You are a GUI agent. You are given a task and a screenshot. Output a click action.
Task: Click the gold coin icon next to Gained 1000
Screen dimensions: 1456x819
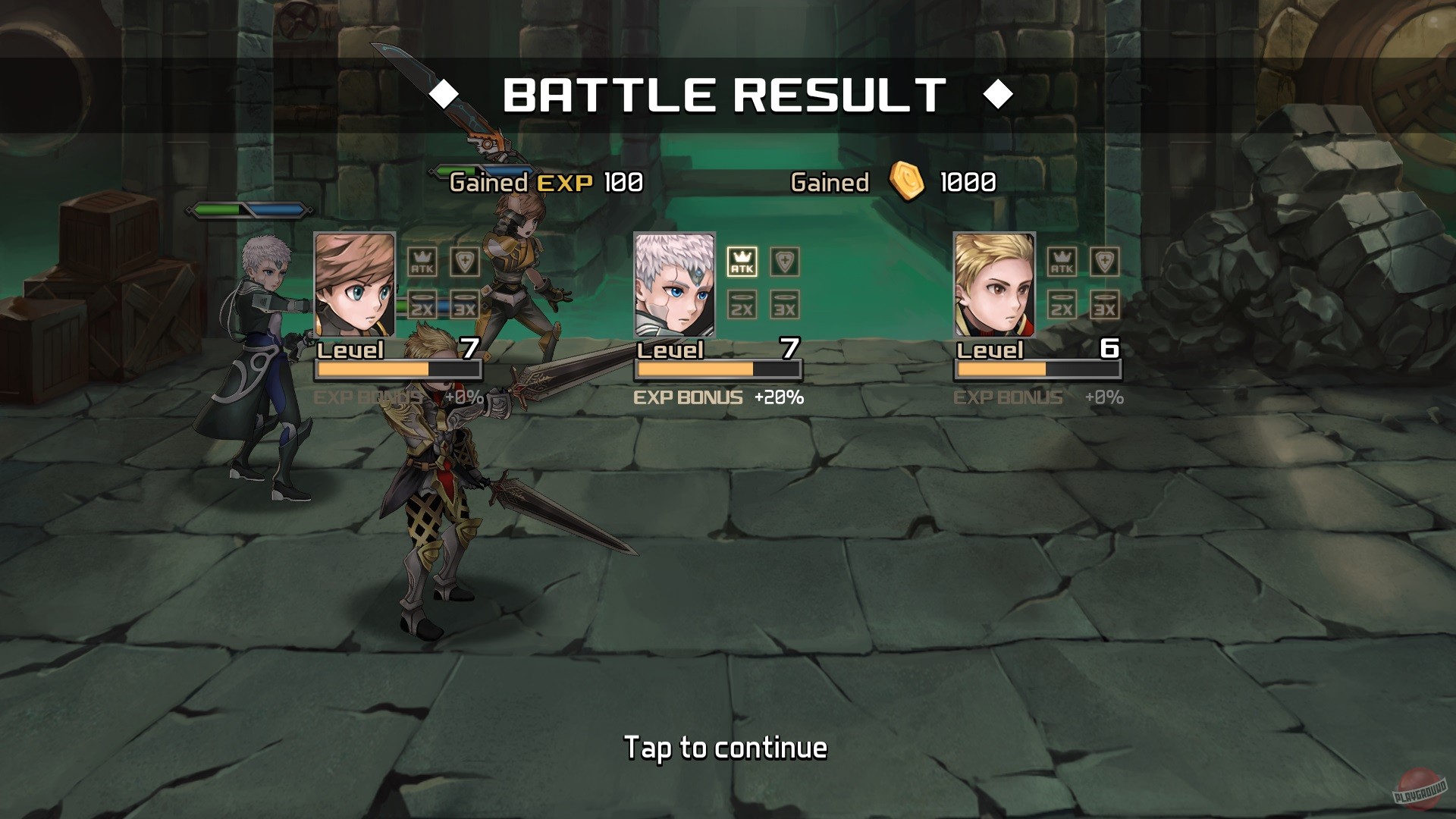(x=907, y=182)
